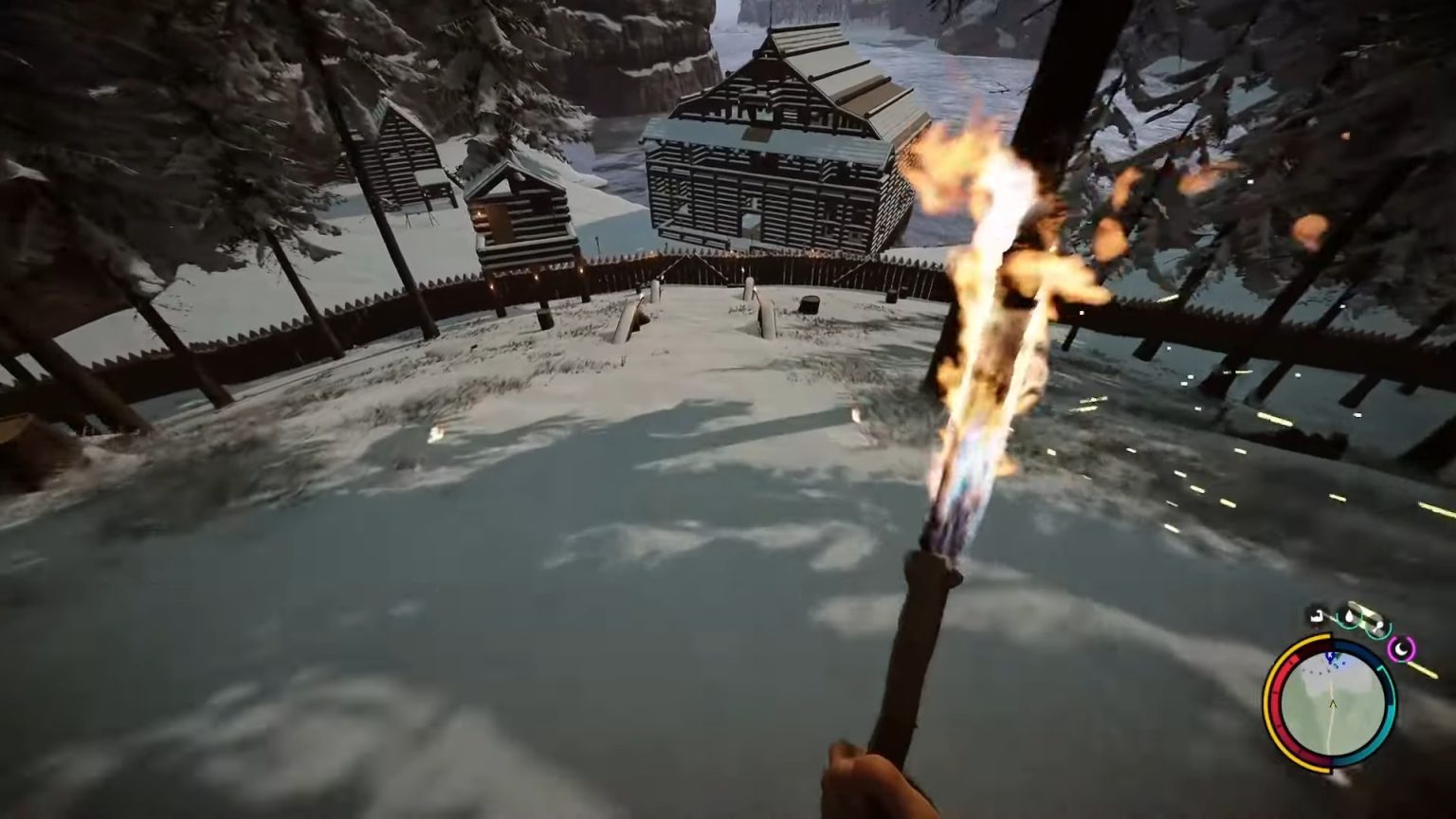Click the red health arc on the minimap

[x=1277, y=695]
